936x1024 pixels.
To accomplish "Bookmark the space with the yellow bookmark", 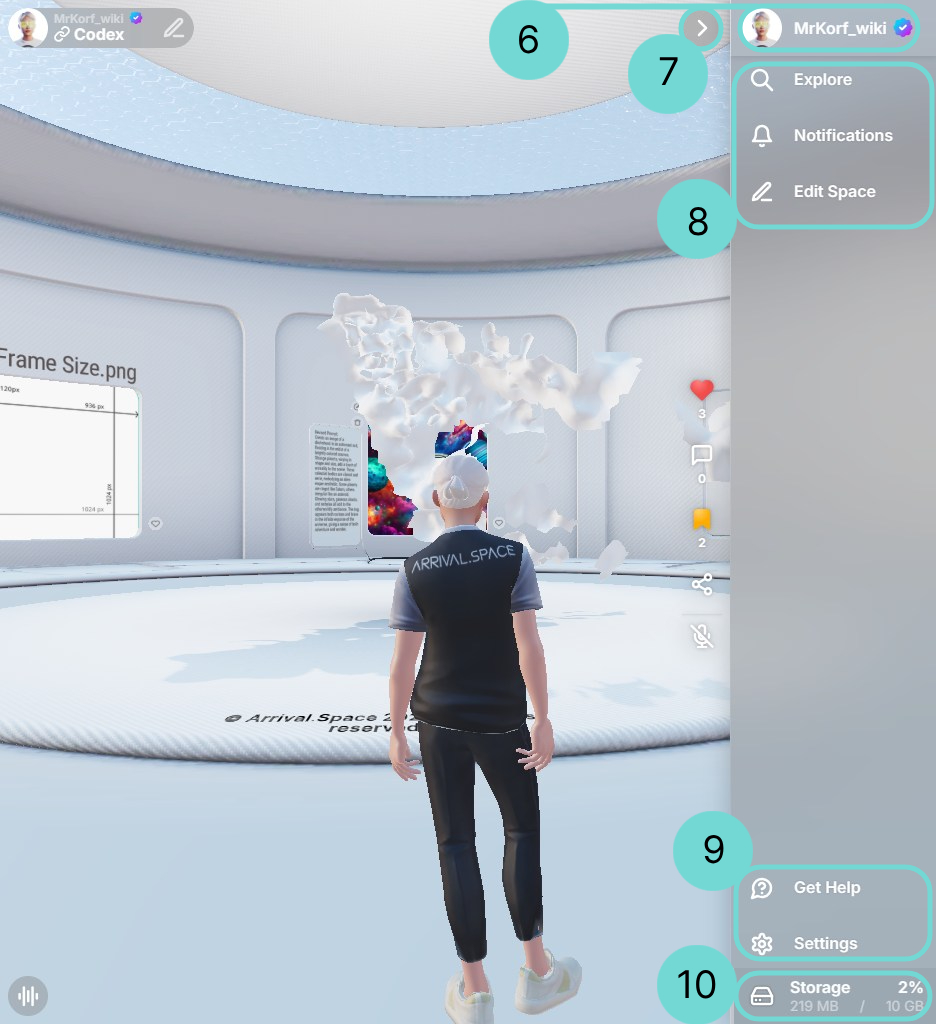I will point(702,519).
